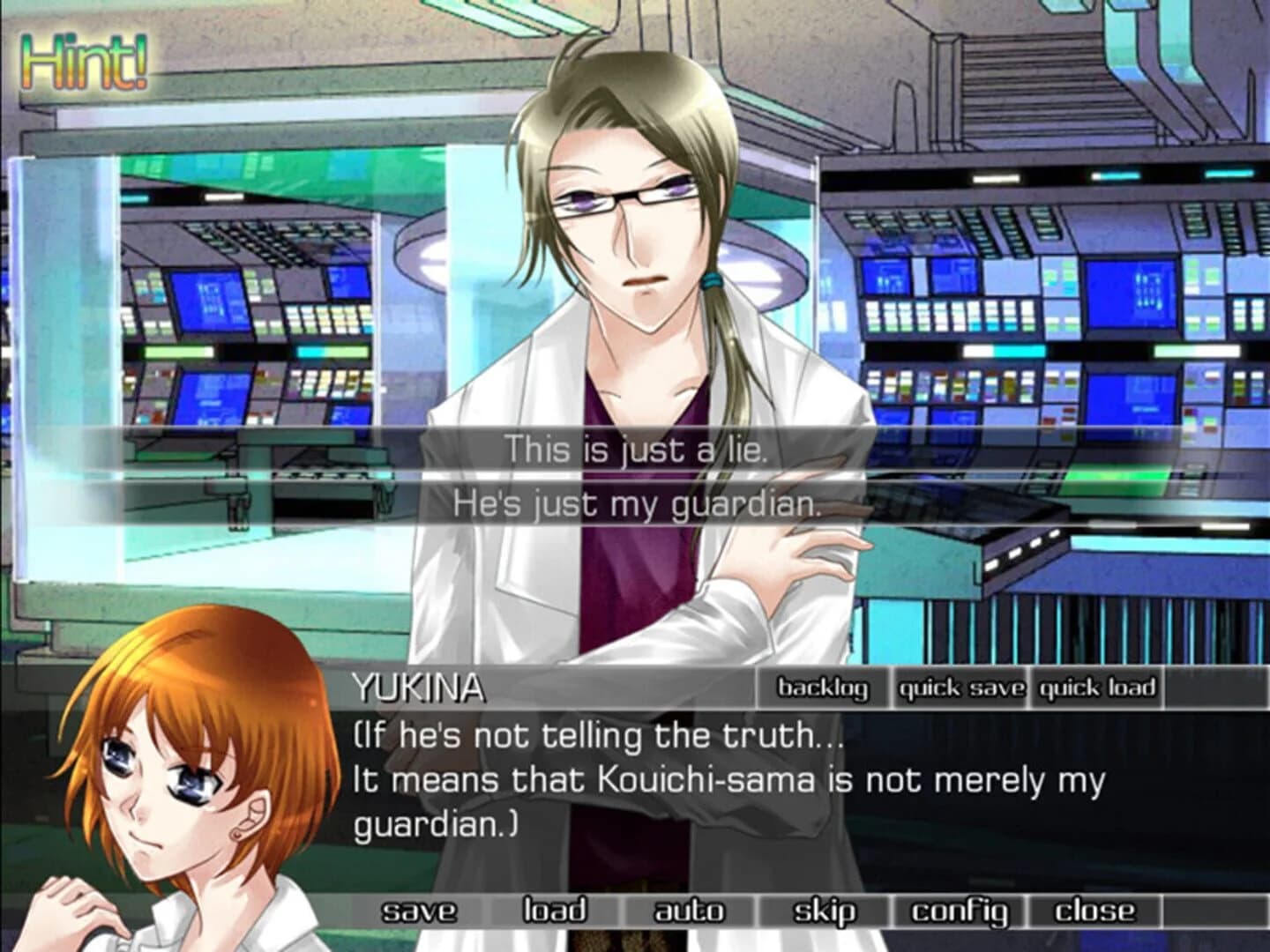Open the backlog of previous dialogue
Viewport: 1270px width, 952px height.
pyautogui.click(x=824, y=690)
